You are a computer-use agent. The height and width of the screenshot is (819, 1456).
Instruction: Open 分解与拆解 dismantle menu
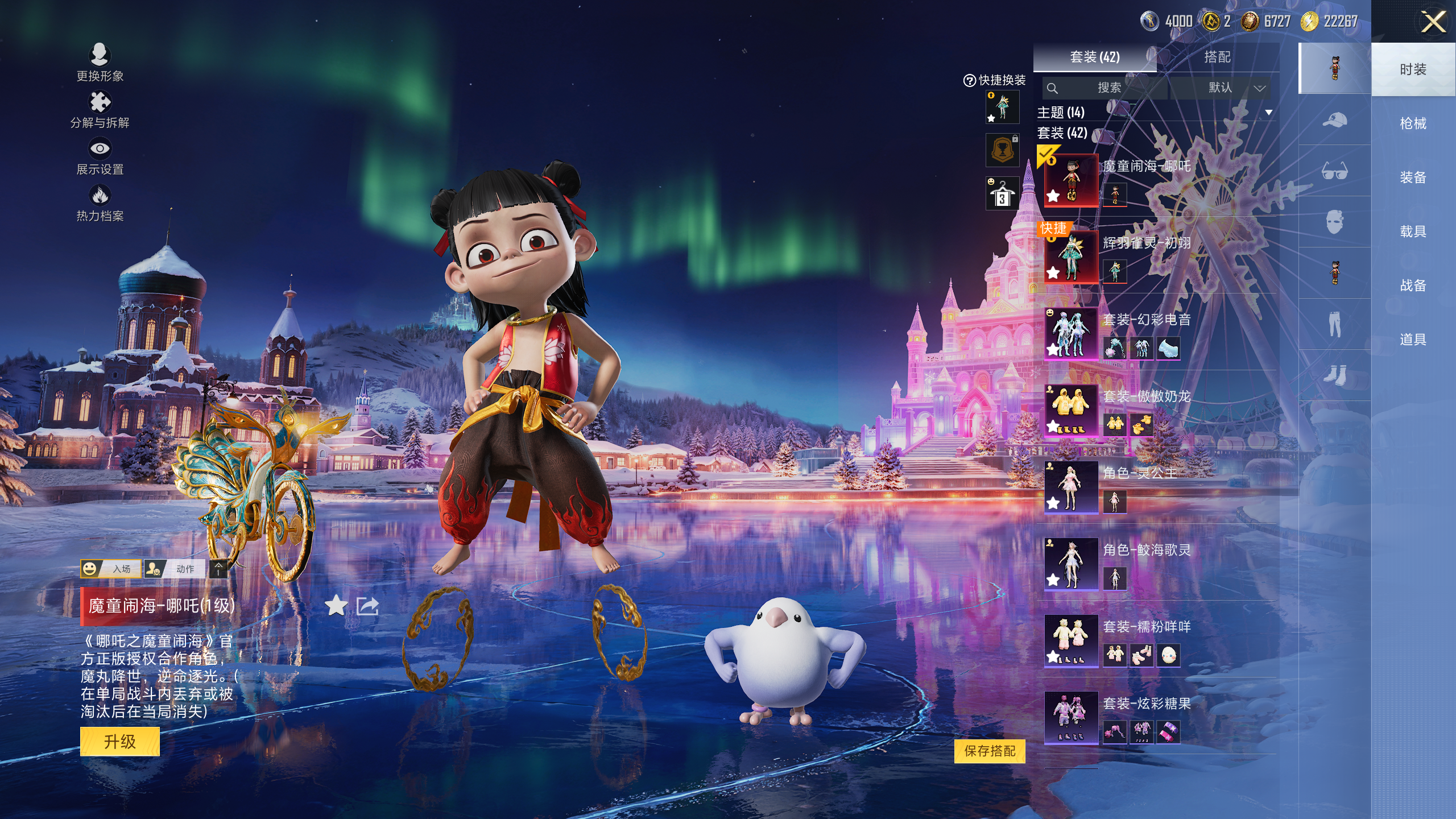pyautogui.click(x=100, y=109)
